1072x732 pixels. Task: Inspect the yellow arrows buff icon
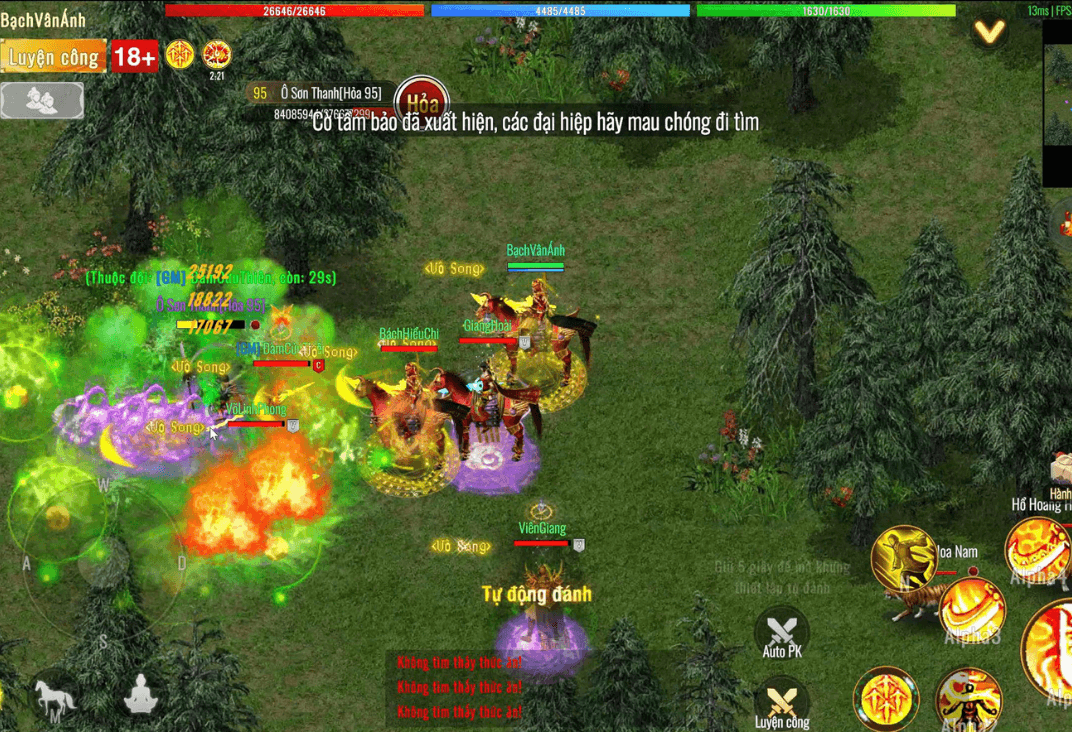coord(180,55)
